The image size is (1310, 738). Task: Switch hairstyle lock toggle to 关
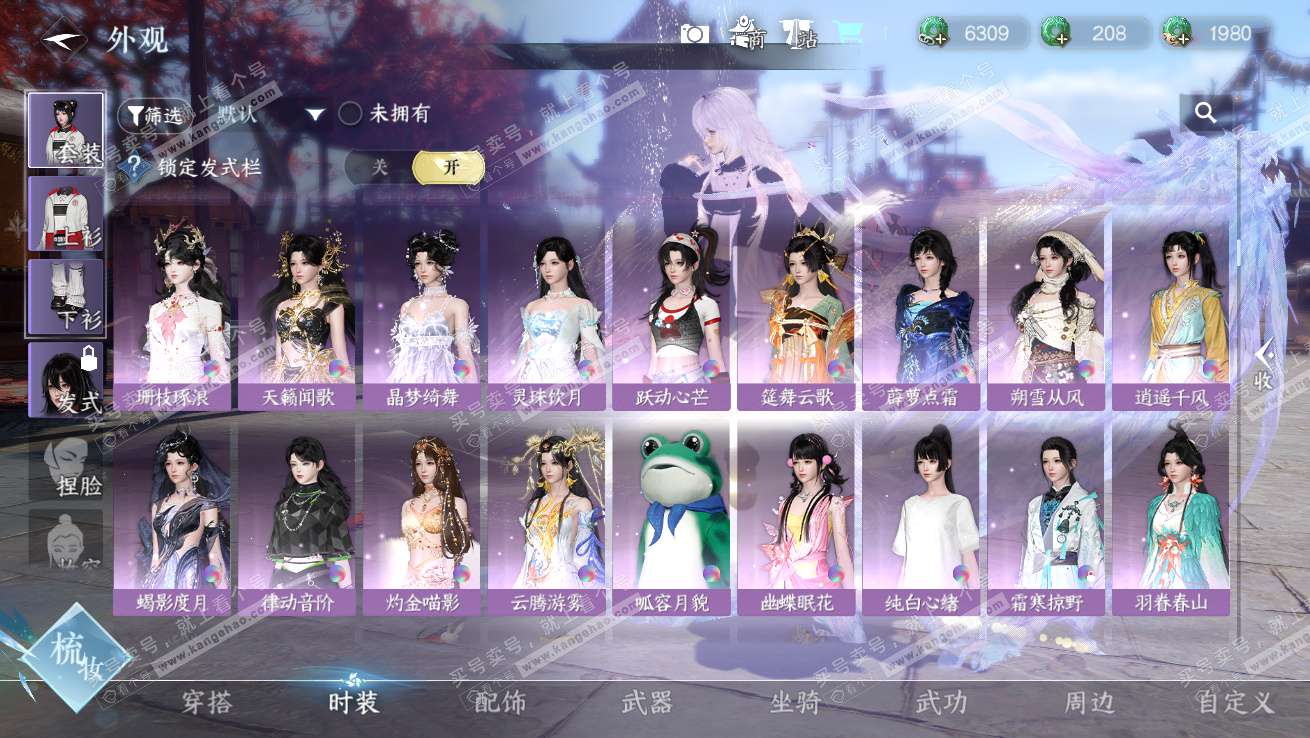click(379, 167)
